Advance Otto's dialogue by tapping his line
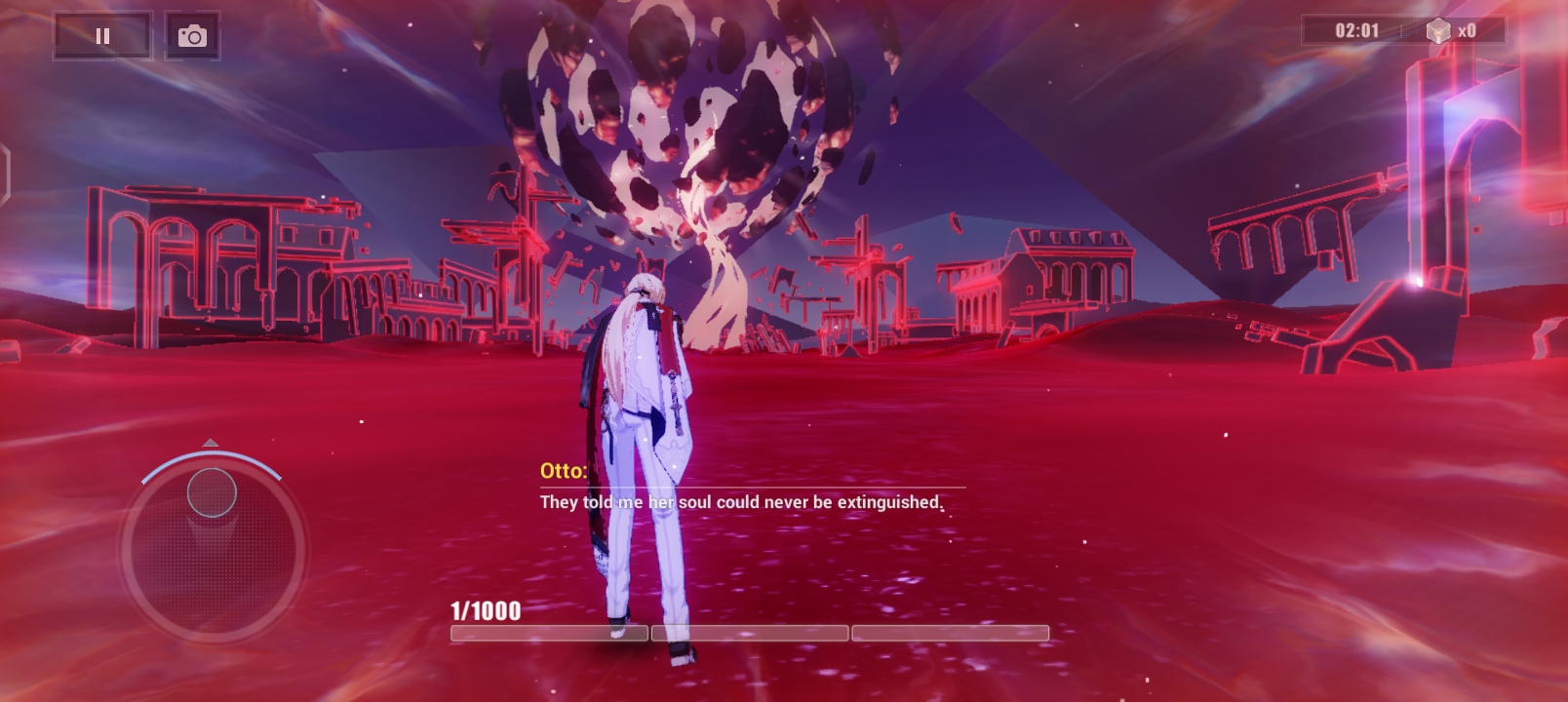 click(x=739, y=502)
